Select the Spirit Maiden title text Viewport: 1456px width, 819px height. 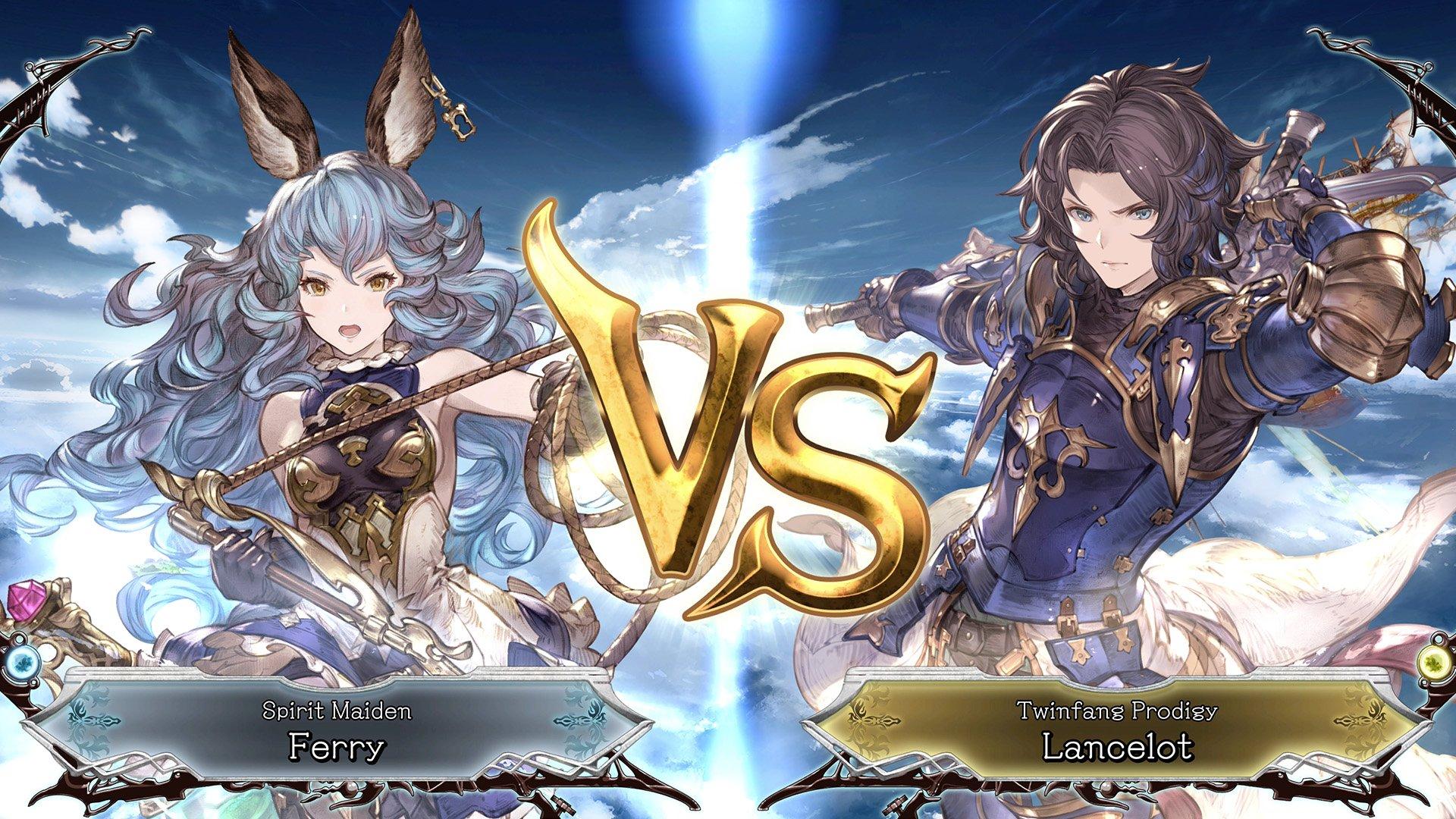coord(336,710)
